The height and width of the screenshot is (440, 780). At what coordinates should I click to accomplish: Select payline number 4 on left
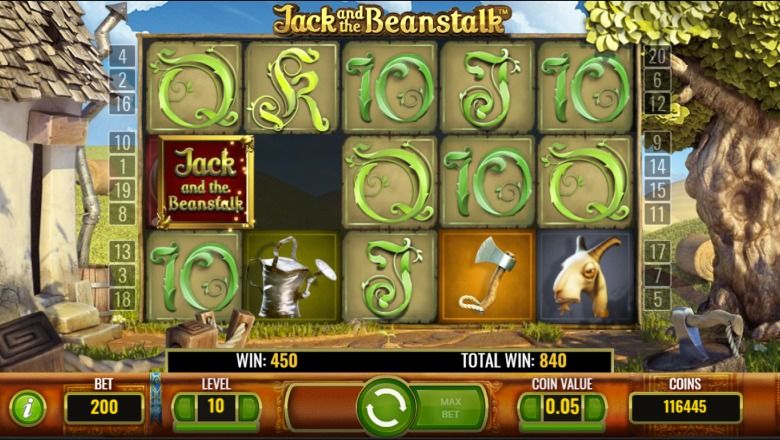(122, 57)
